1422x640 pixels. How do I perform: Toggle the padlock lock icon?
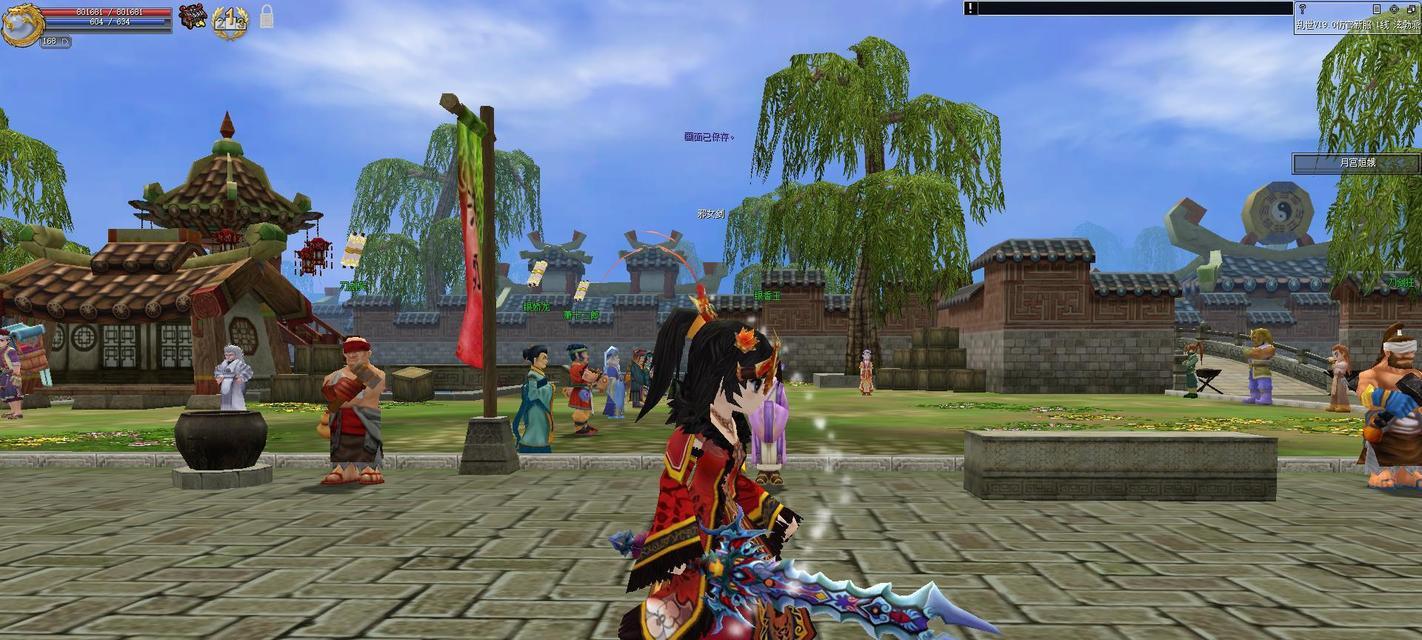click(266, 16)
